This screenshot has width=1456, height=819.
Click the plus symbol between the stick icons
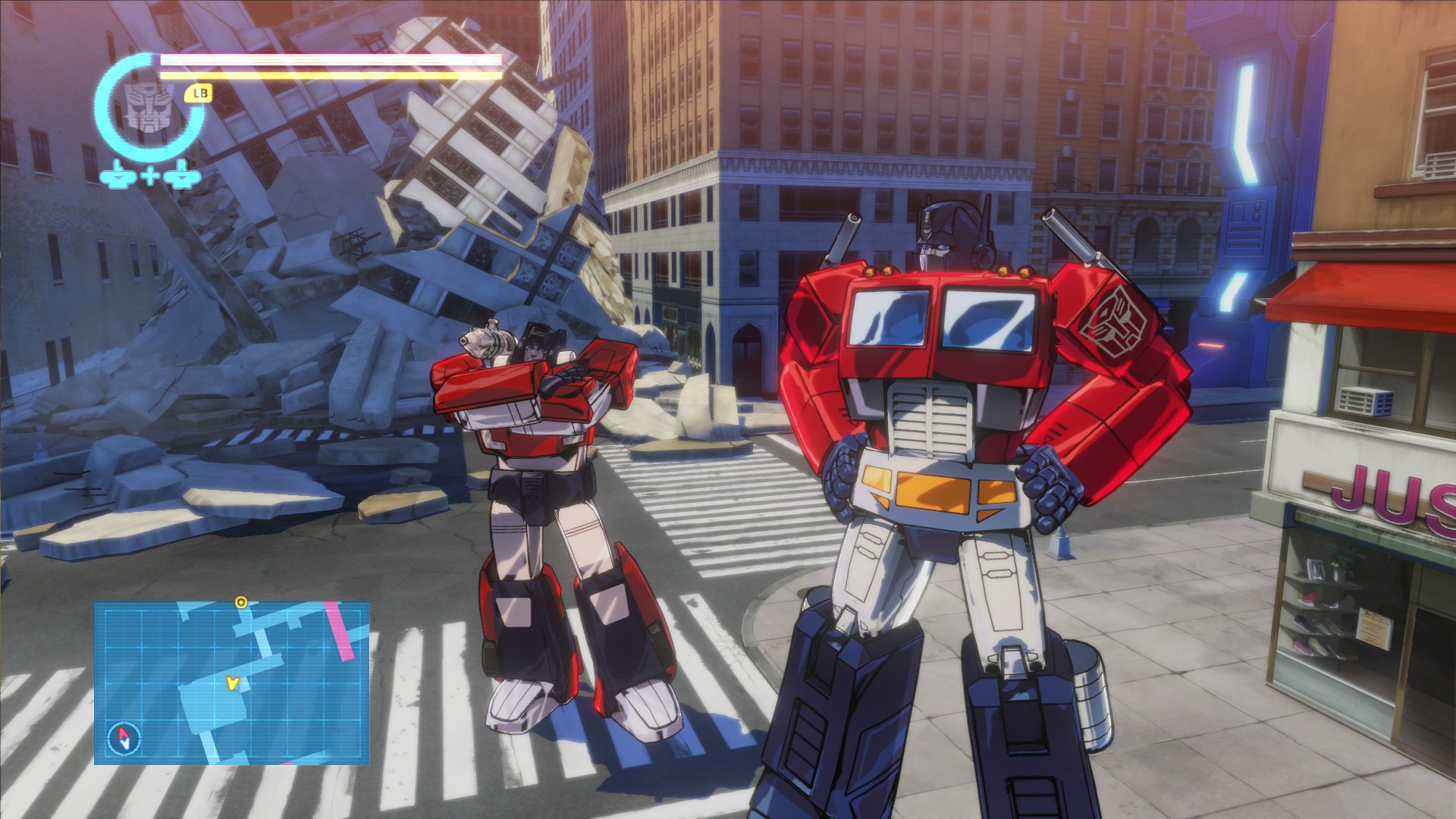coord(149,176)
